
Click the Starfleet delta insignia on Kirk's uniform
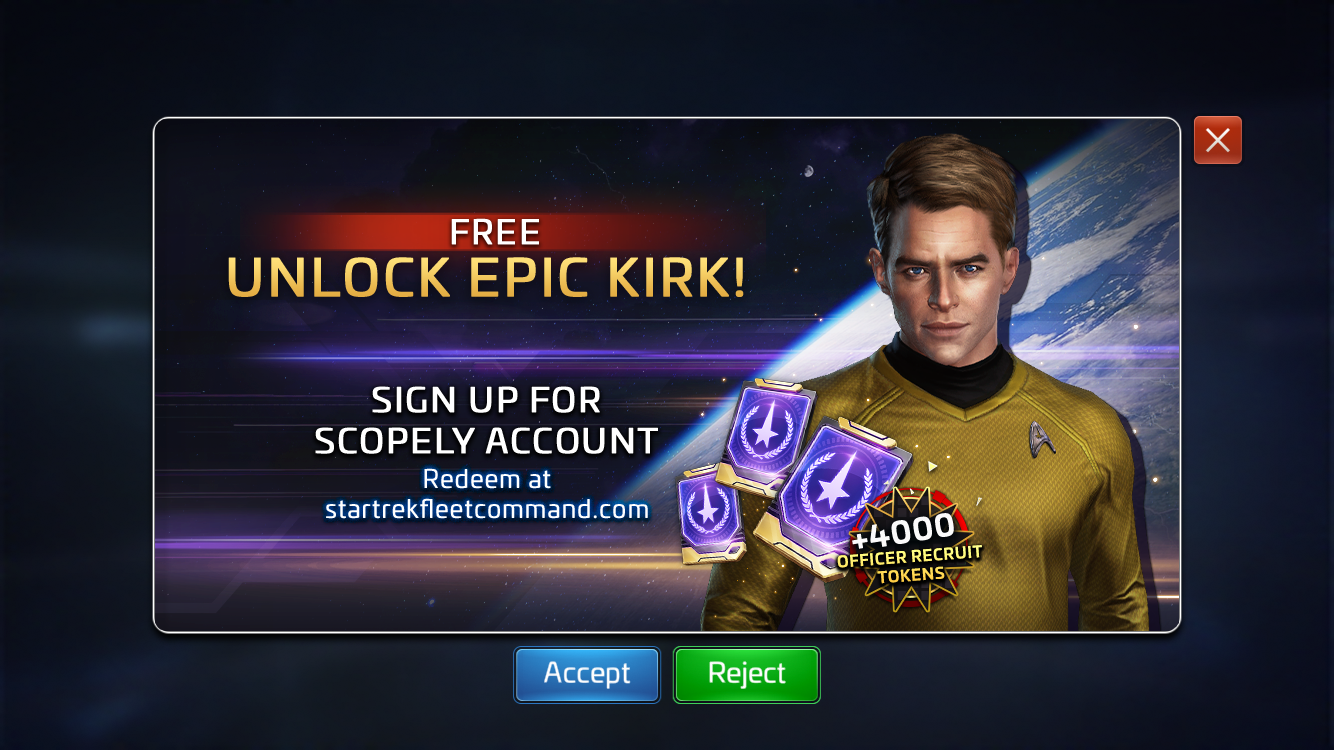[x=1037, y=437]
